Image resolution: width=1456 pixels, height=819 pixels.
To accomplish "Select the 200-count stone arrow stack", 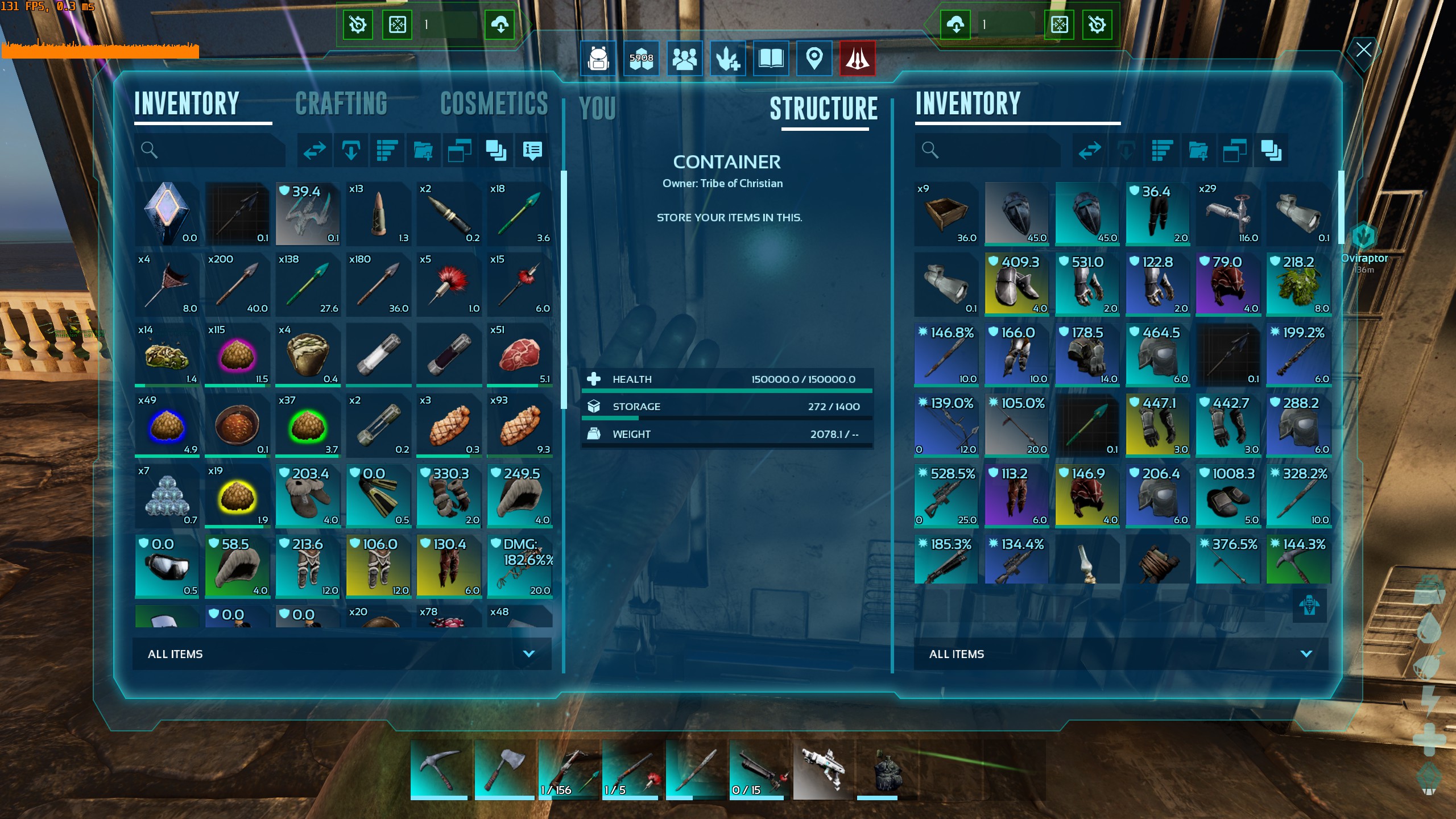I will [x=238, y=284].
